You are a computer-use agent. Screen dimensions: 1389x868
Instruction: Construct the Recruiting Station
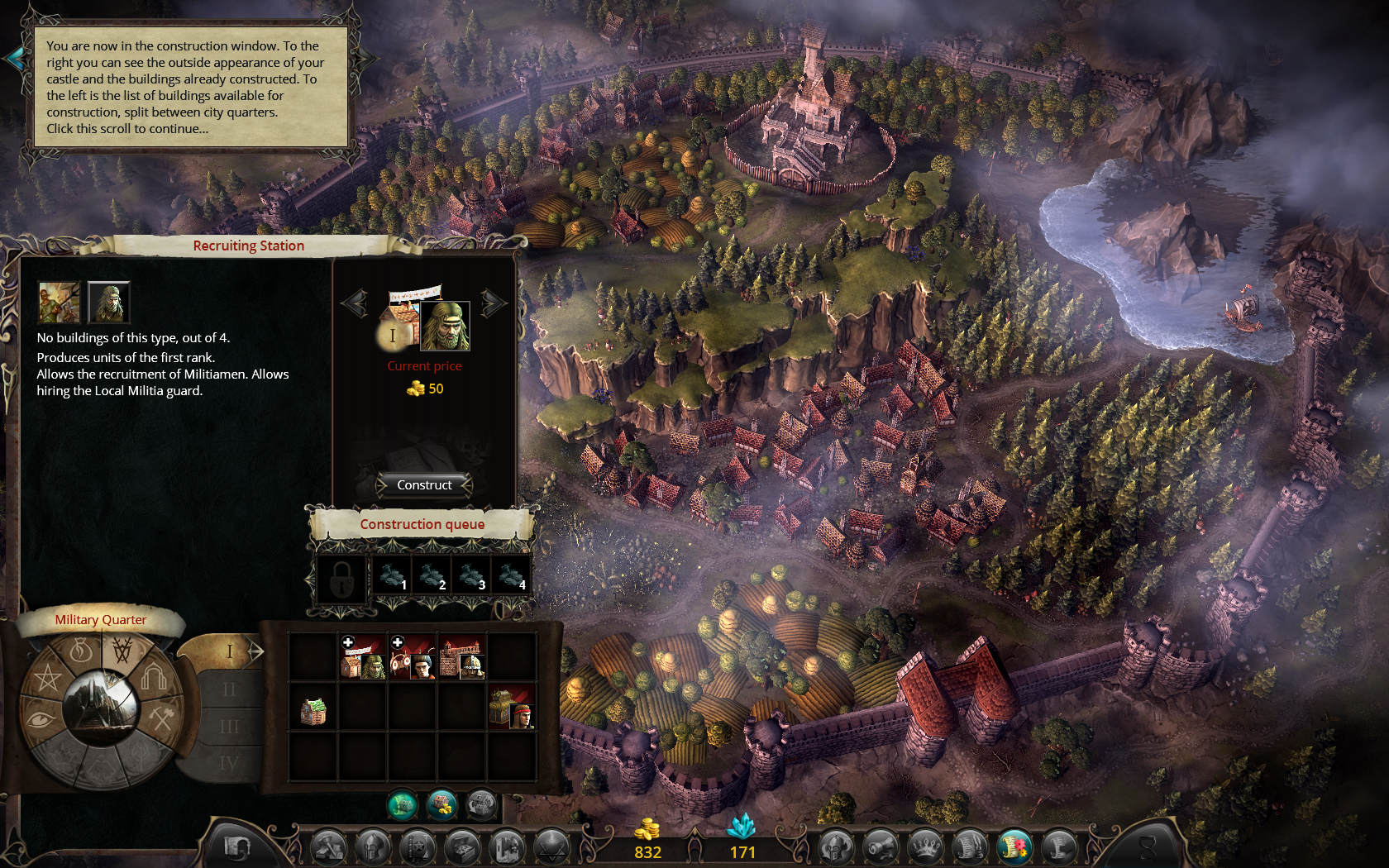click(x=424, y=485)
